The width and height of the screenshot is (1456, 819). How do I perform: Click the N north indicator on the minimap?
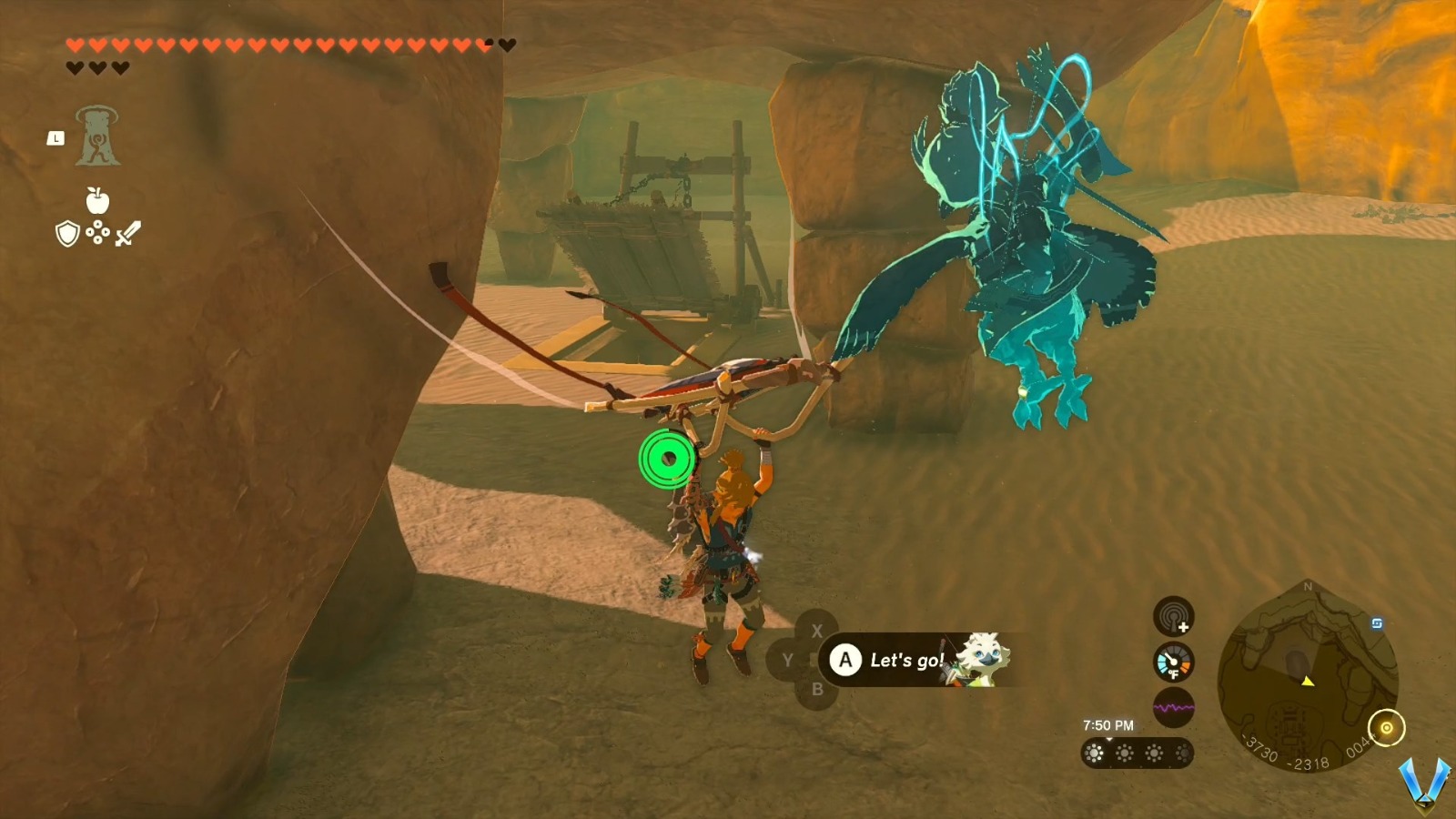[1308, 587]
